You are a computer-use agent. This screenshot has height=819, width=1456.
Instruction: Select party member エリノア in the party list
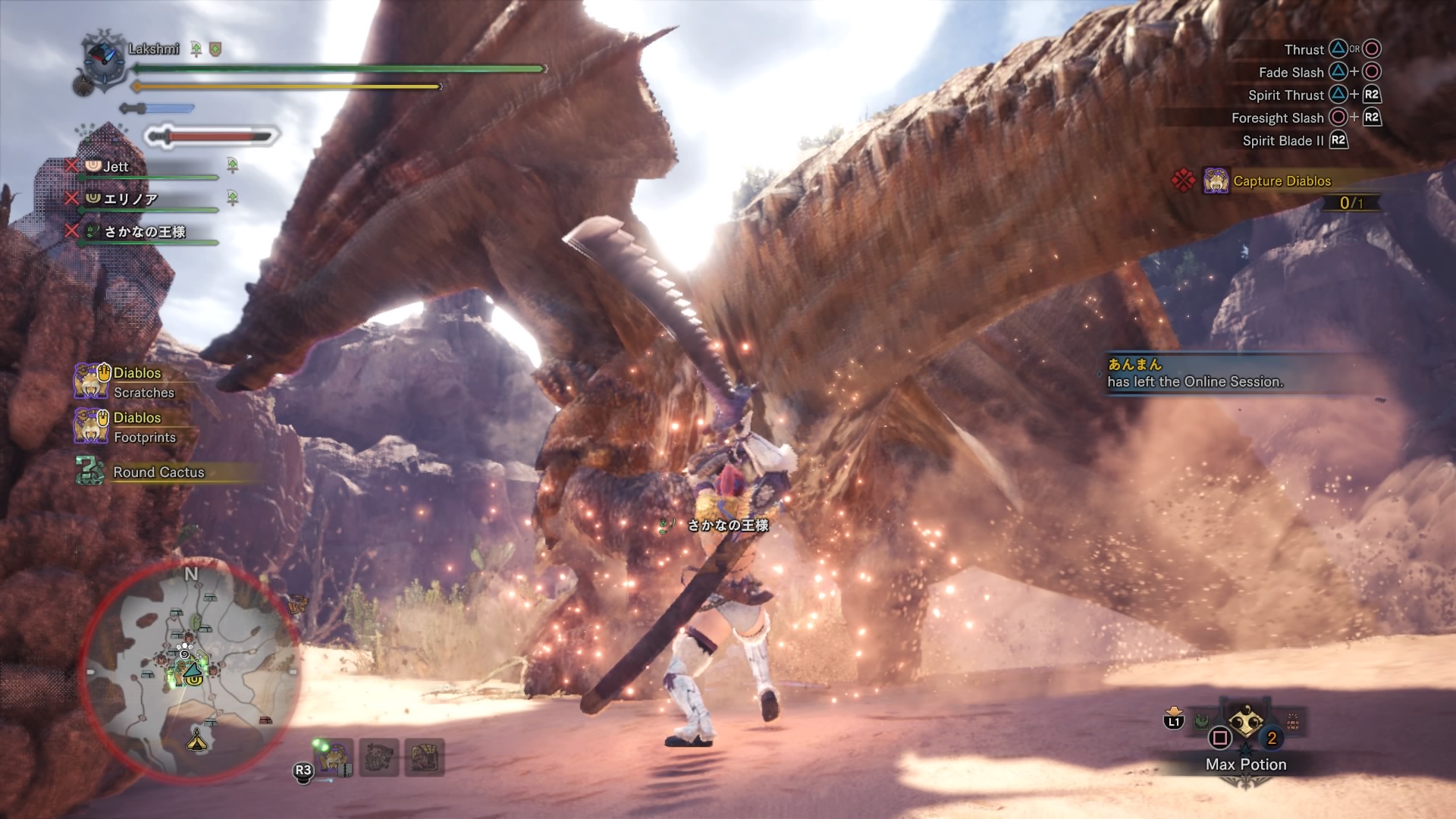click(130, 199)
